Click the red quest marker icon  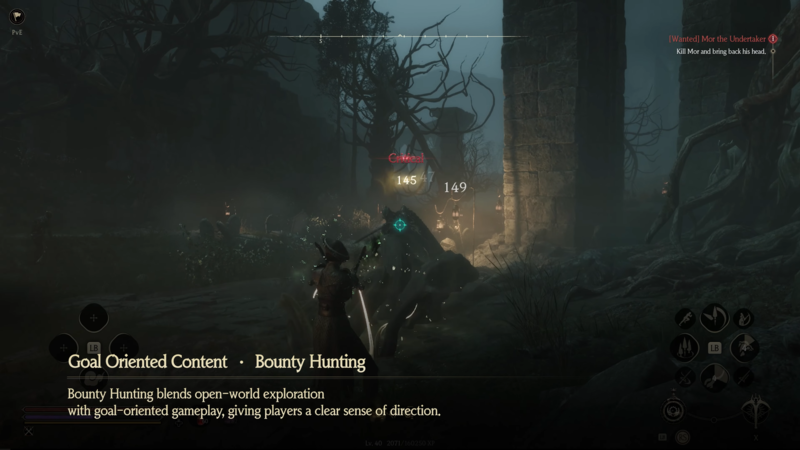[x=773, y=38]
